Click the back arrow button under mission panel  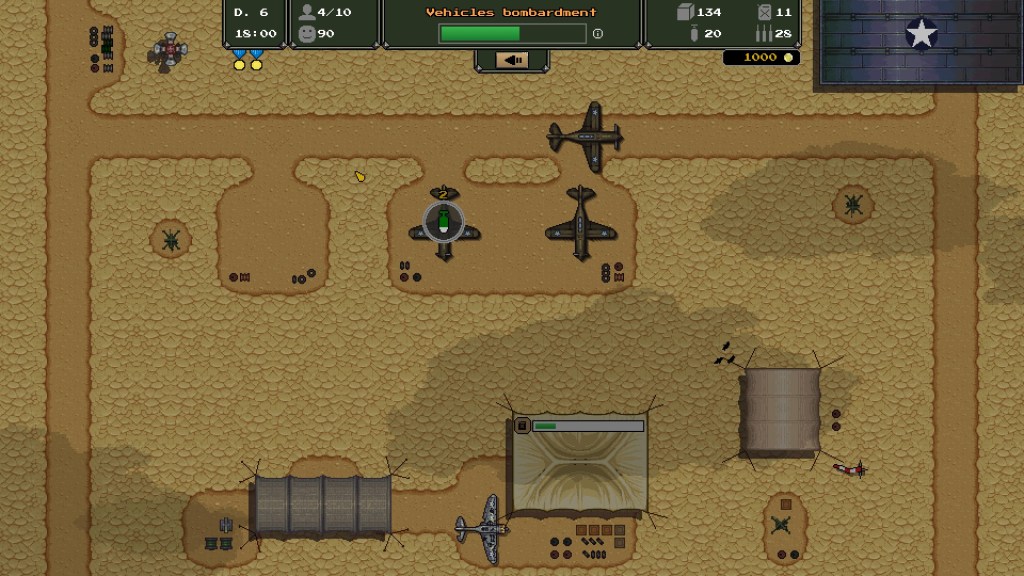point(512,61)
